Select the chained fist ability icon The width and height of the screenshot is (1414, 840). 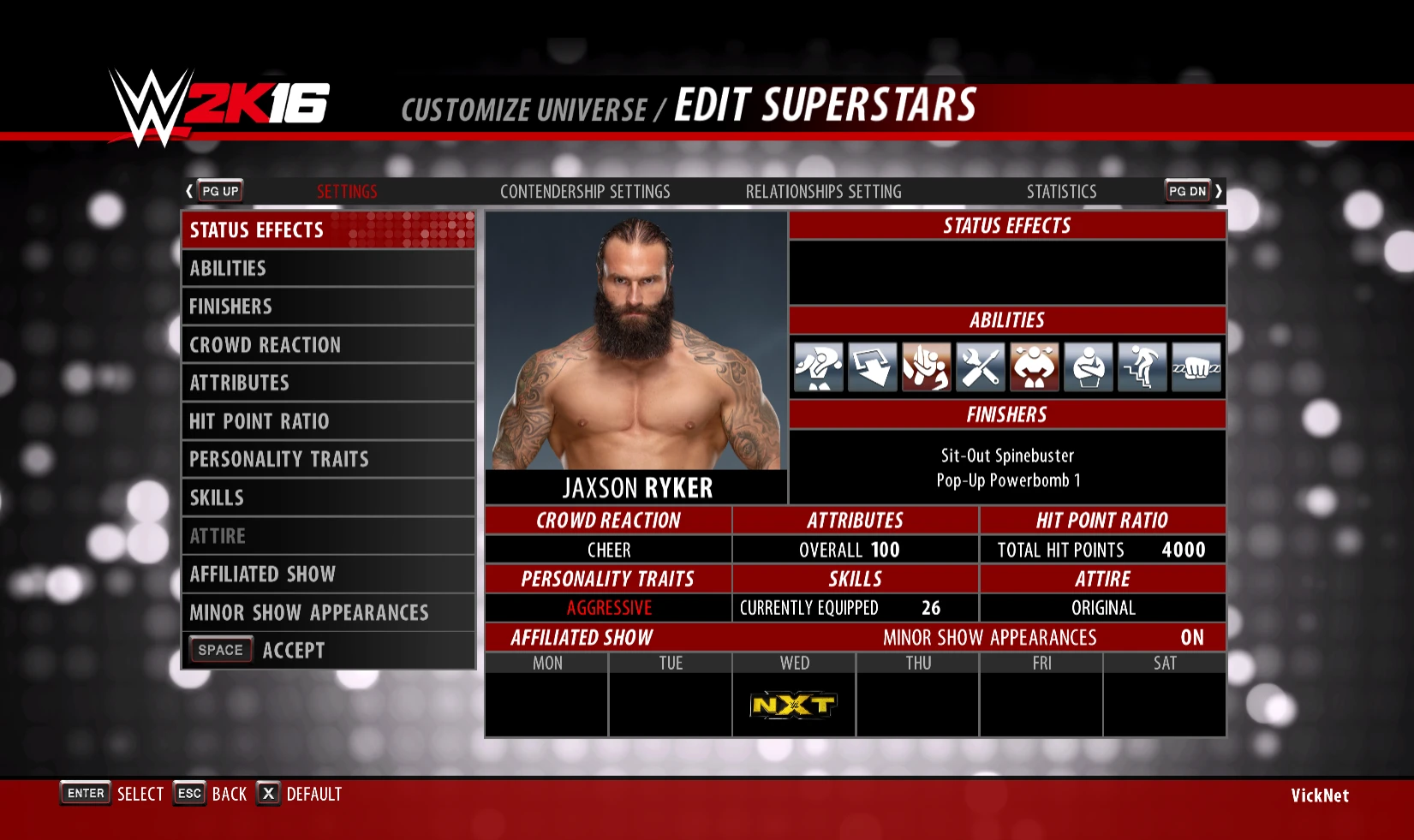click(x=1196, y=366)
